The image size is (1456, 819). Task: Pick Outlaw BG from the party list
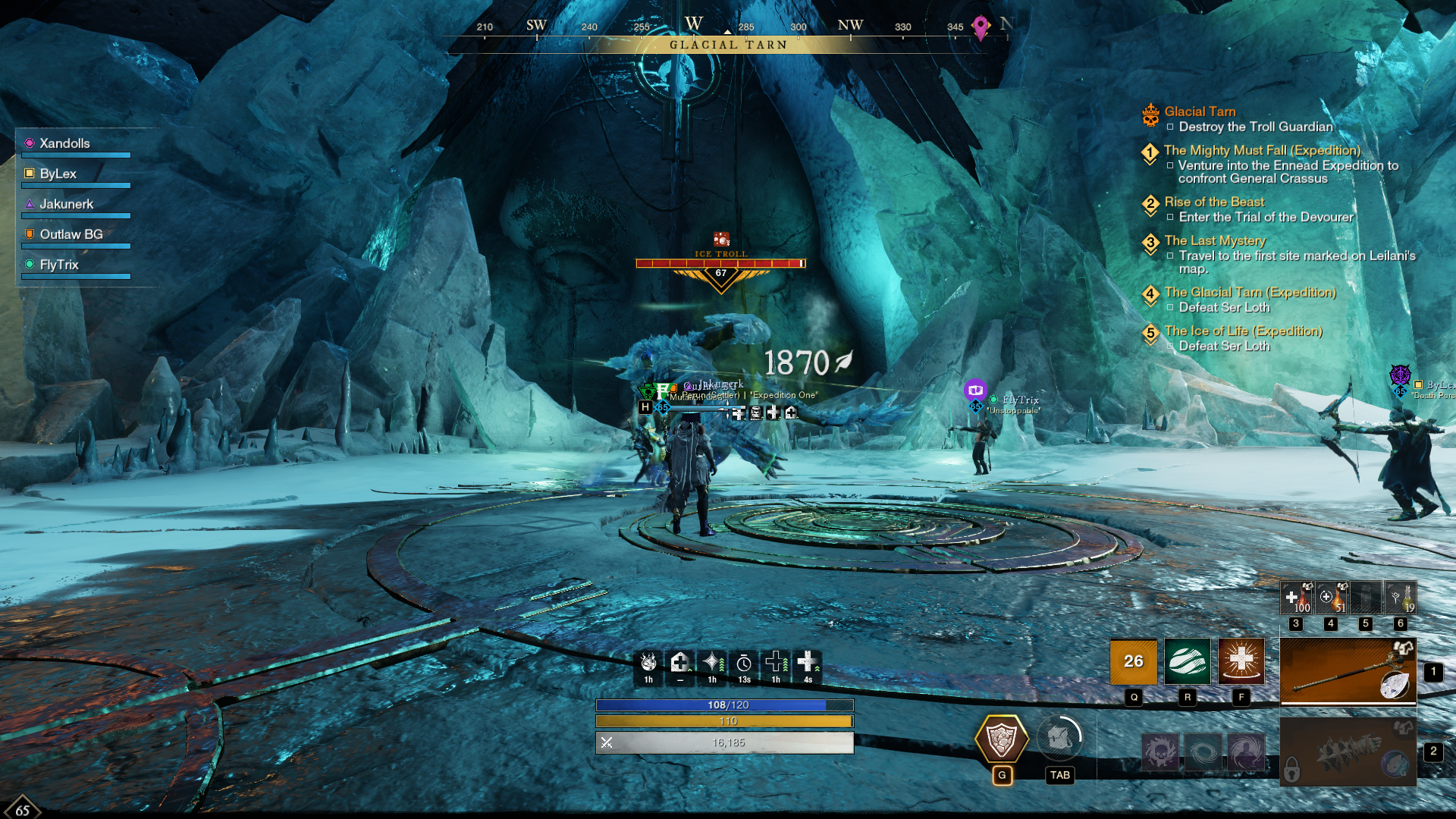[x=71, y=234]
